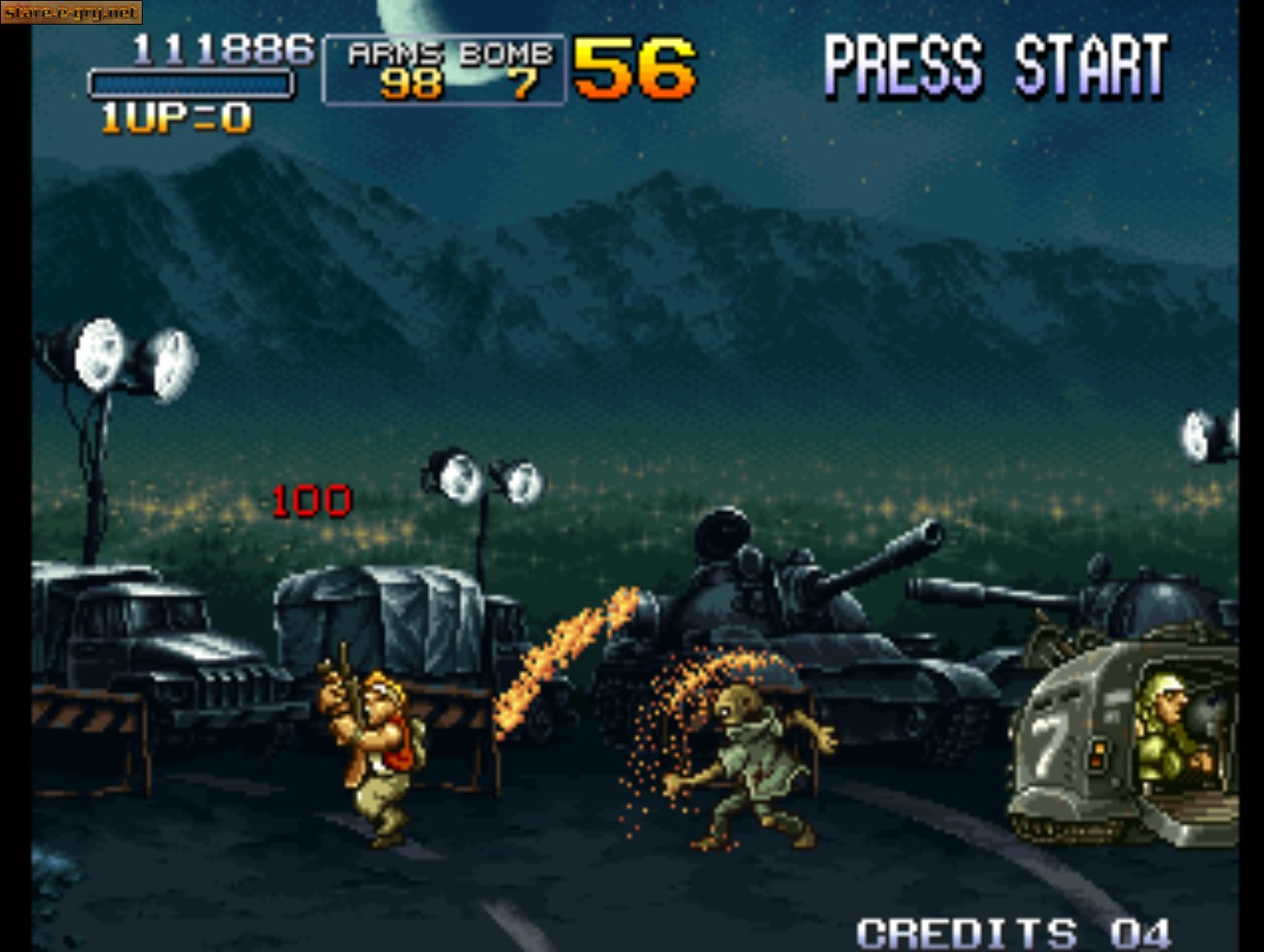Select the player soldier firing his pistol
The image size is (1264, 952).
pyautogui.click(x=381, y=752)
